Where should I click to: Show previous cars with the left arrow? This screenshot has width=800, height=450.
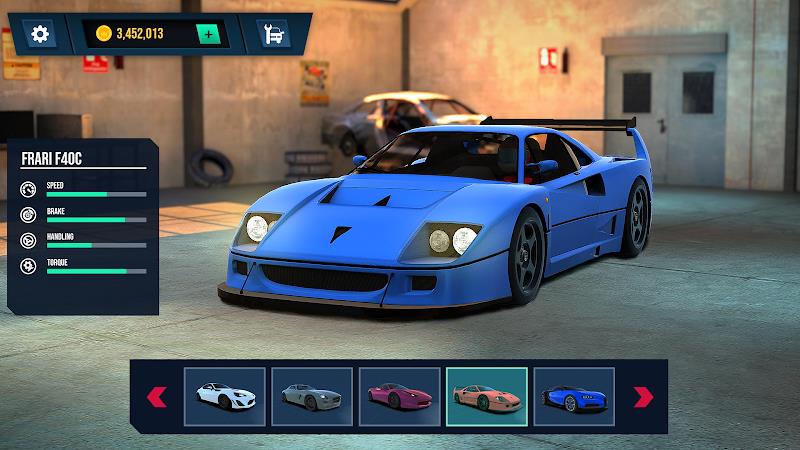pos(157,397)
